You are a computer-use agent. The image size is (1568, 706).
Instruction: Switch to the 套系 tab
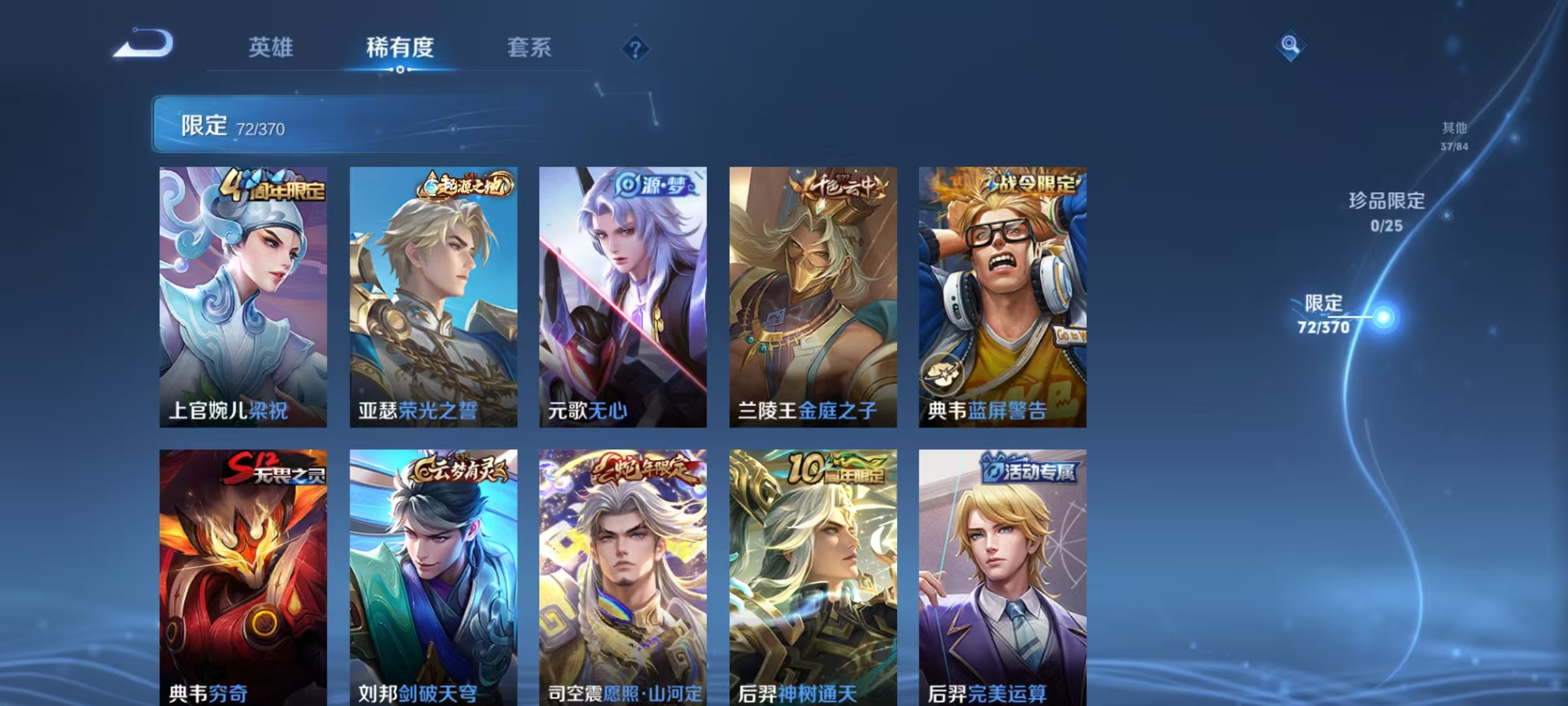(529, 47)
